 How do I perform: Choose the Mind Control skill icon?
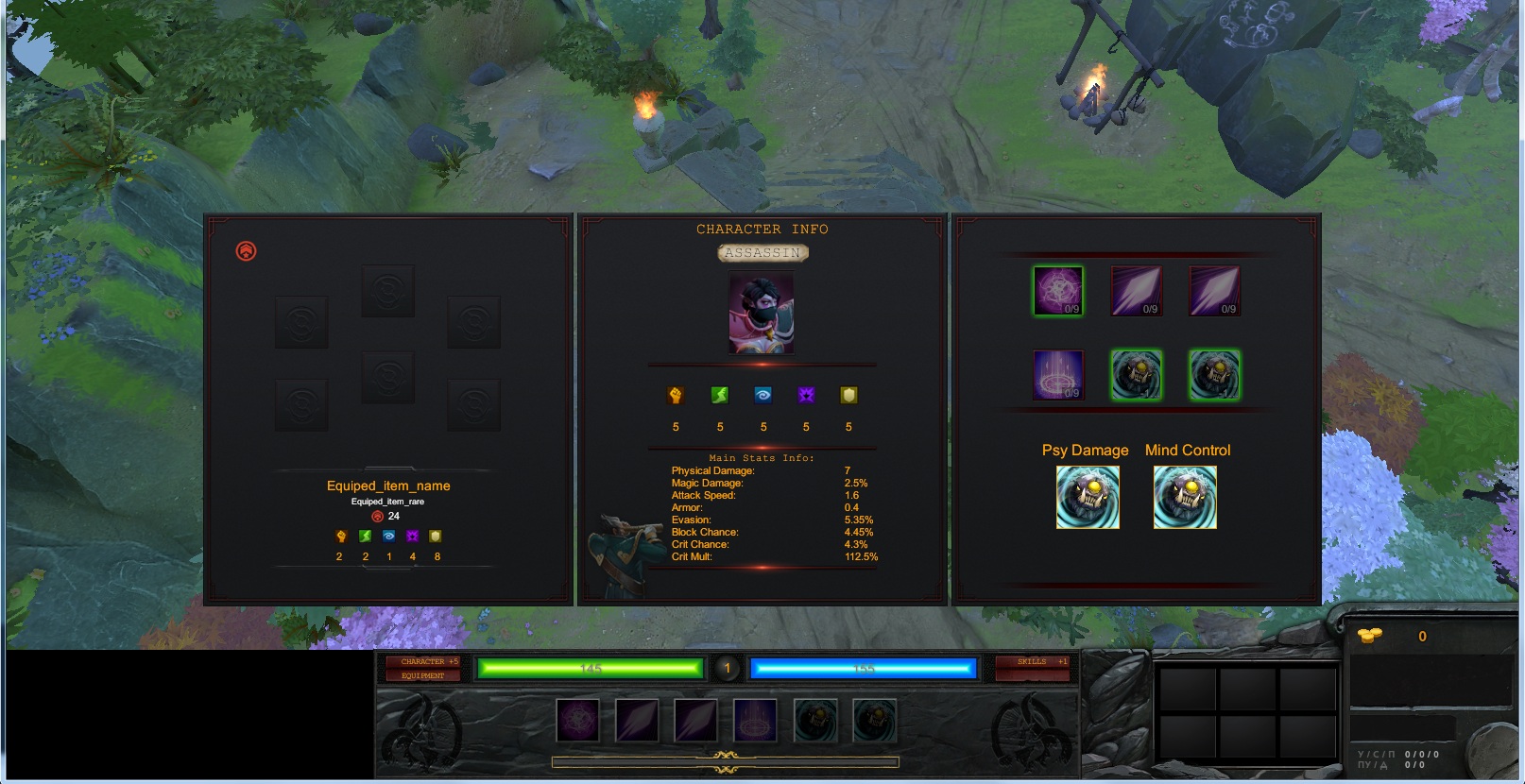pos(1185,497)
